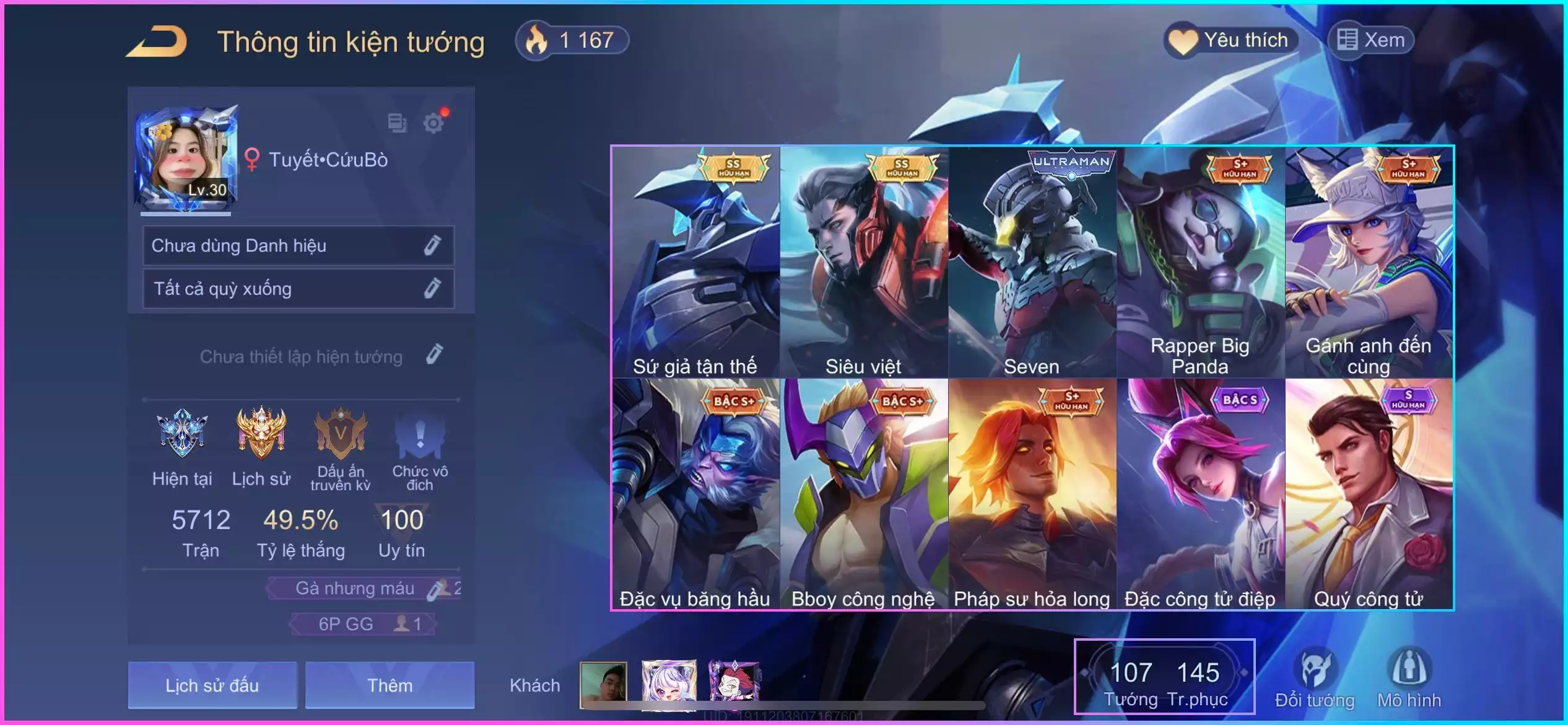Go back using the gold arrow
The height and width of the screenshot is (725, 1568).
[x=157, y=42]
